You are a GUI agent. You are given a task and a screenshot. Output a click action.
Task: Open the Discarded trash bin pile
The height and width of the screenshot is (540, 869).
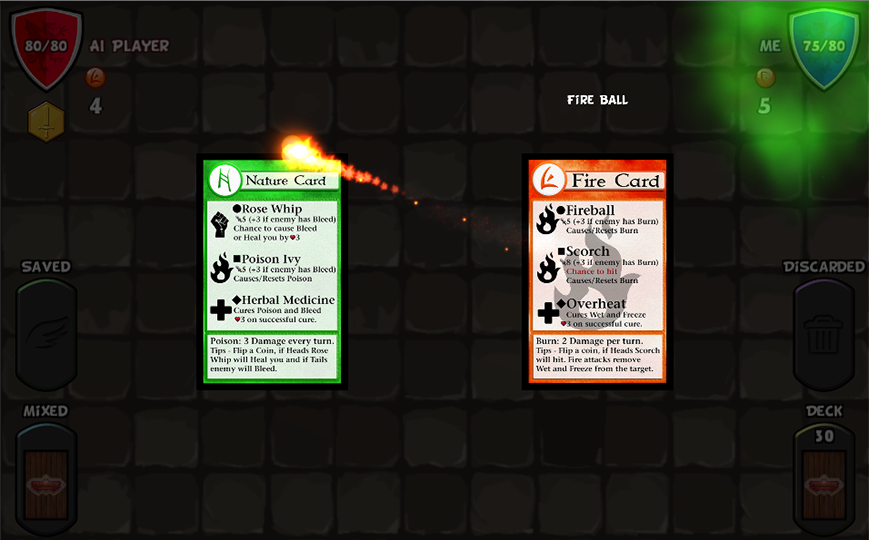[823, 335]
